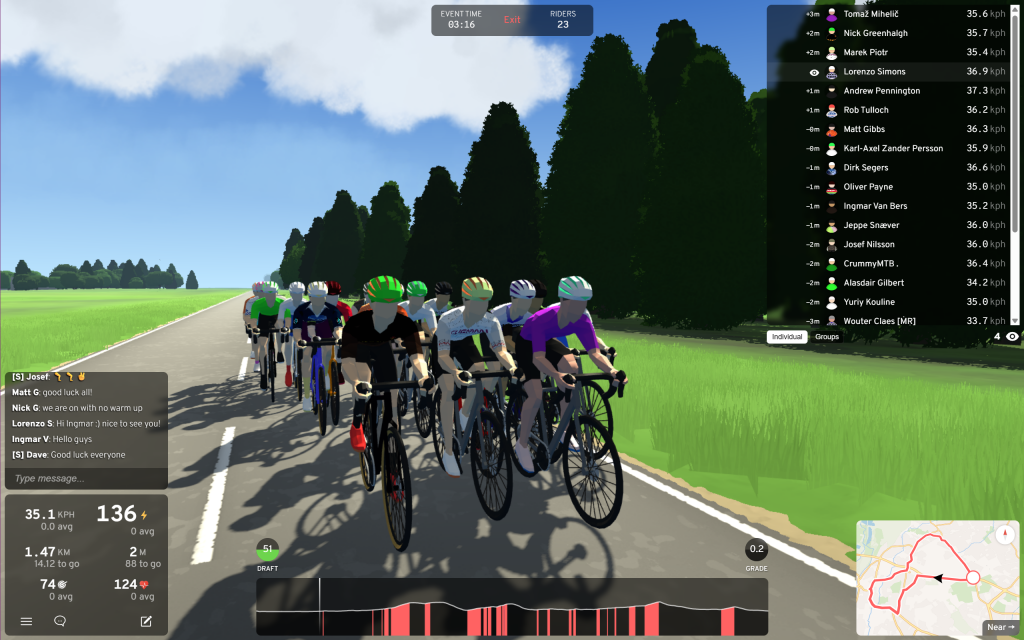
Task: Select rider Tomaž Mihelič in the list
Action: pos(872,14)
